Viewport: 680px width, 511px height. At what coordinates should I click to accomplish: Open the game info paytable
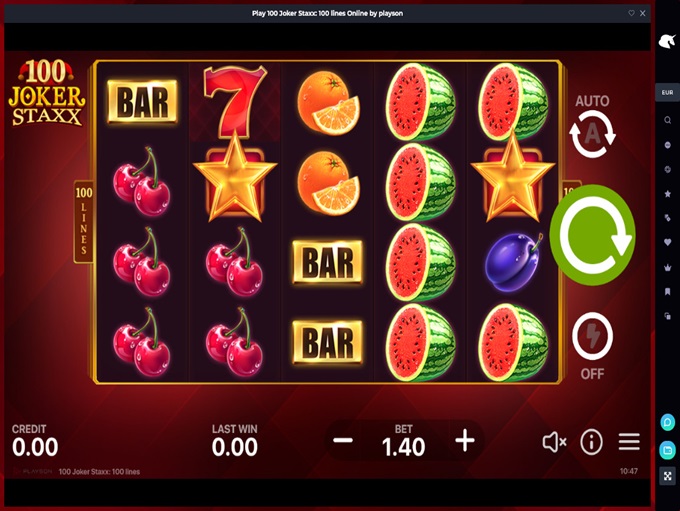[x=592, y=441]
